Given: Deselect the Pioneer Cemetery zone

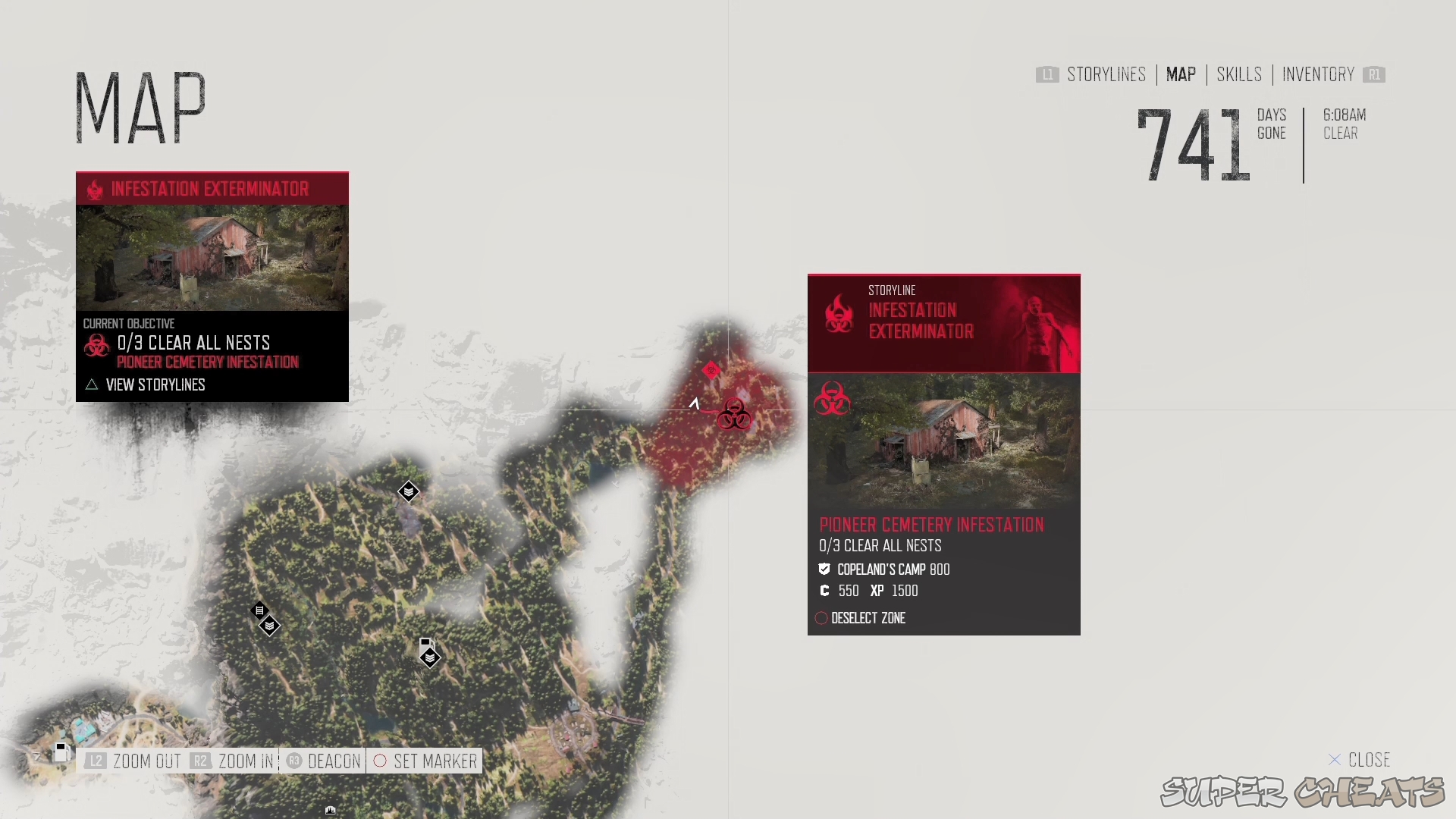Looking at the screenshot, I should tap(868, 618).
